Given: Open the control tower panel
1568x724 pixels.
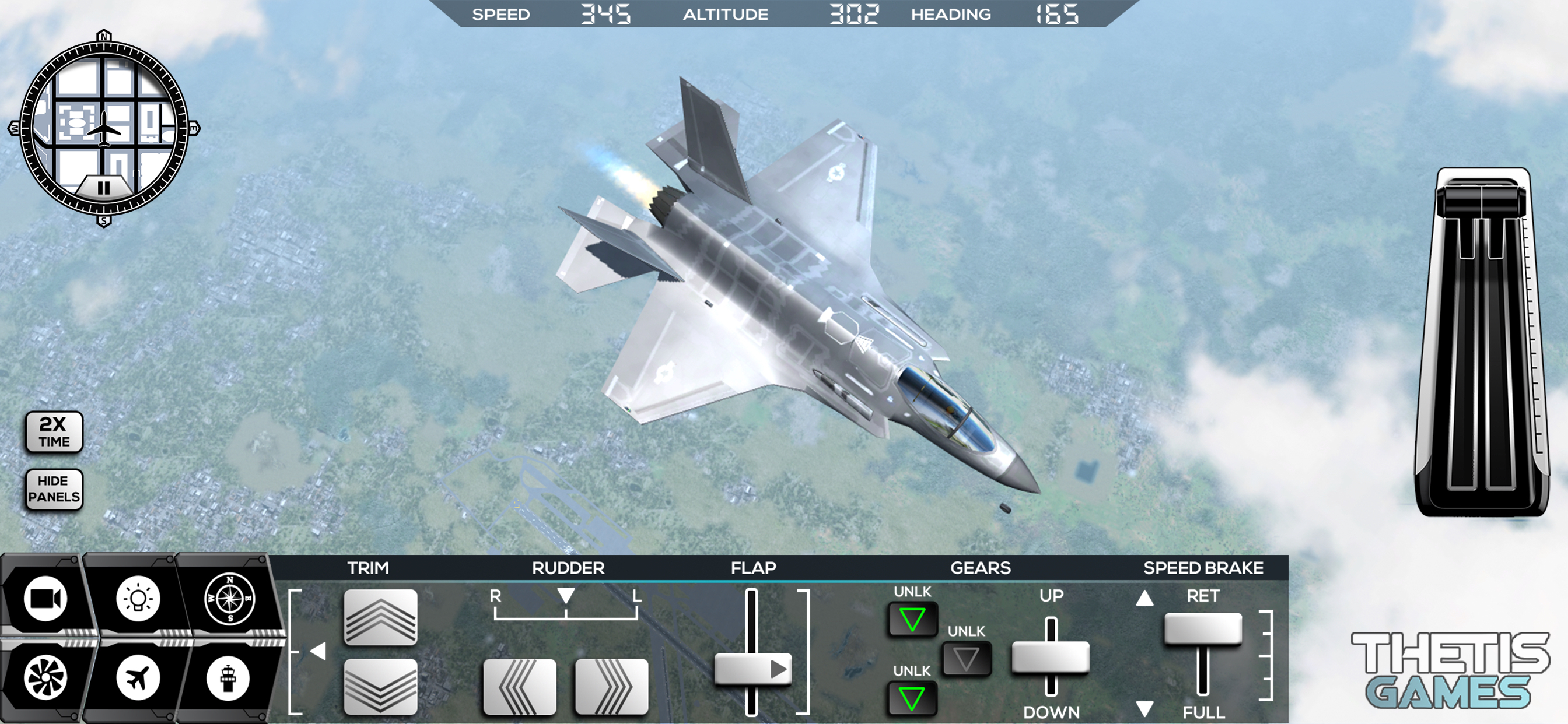Looking at the screenshot, I should tap(228, 678).
